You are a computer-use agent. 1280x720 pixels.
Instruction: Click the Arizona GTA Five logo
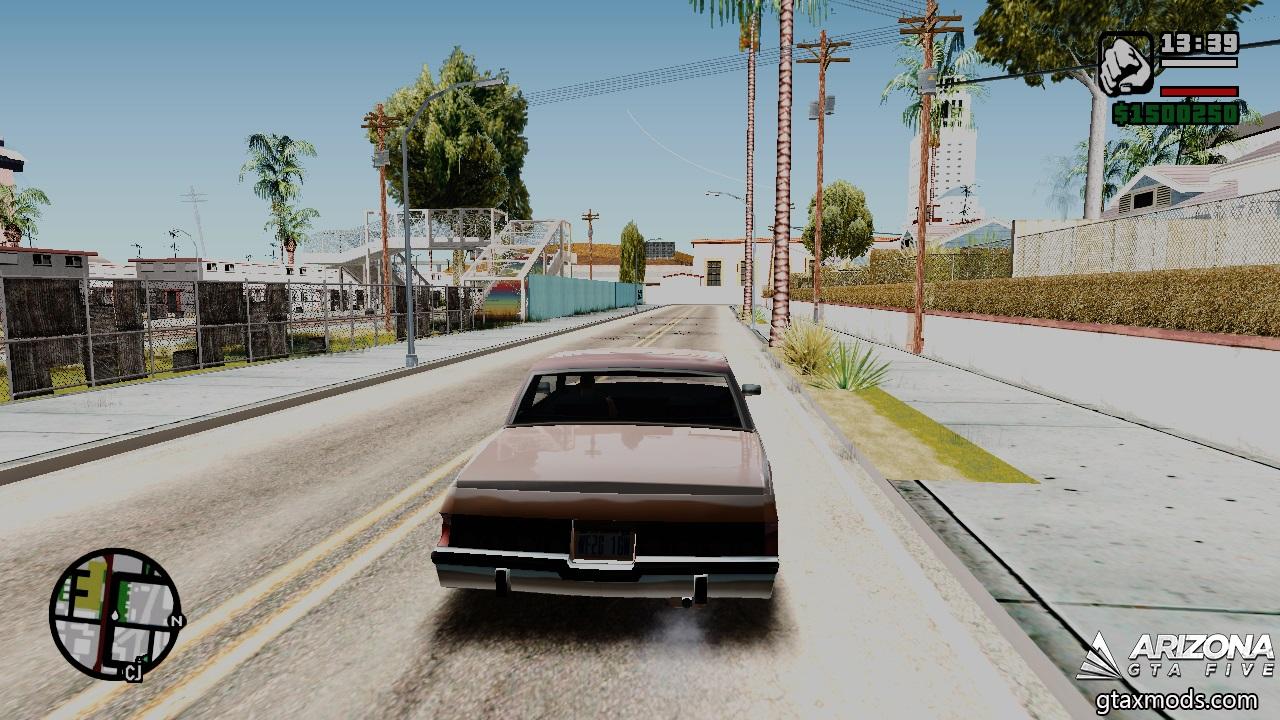[x=1176, y=656]
